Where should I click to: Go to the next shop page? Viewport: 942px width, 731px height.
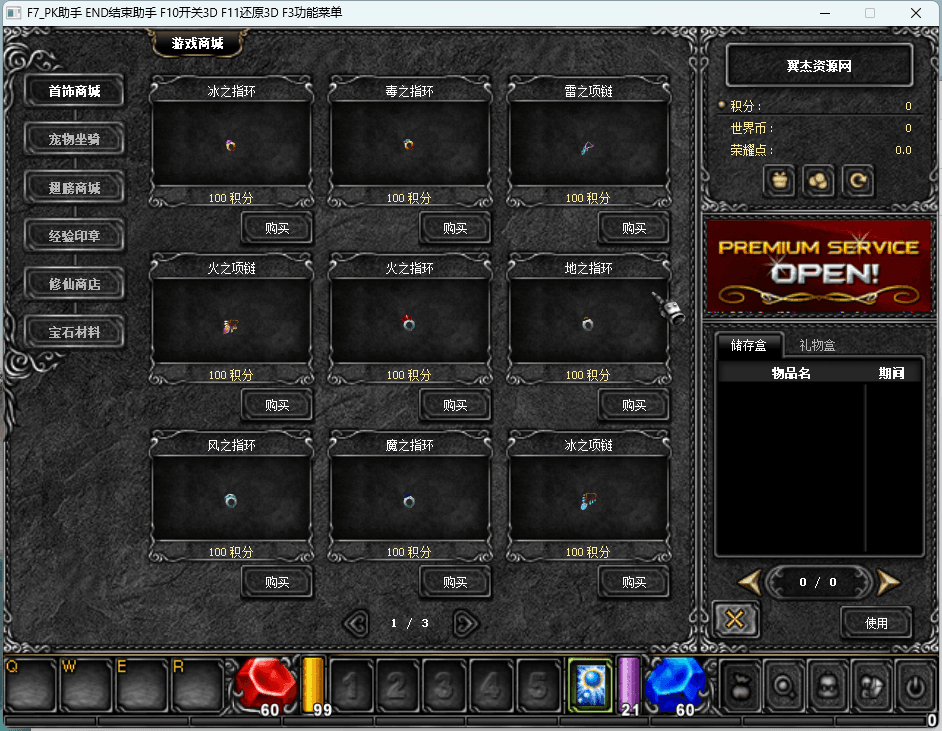point(465,623)
